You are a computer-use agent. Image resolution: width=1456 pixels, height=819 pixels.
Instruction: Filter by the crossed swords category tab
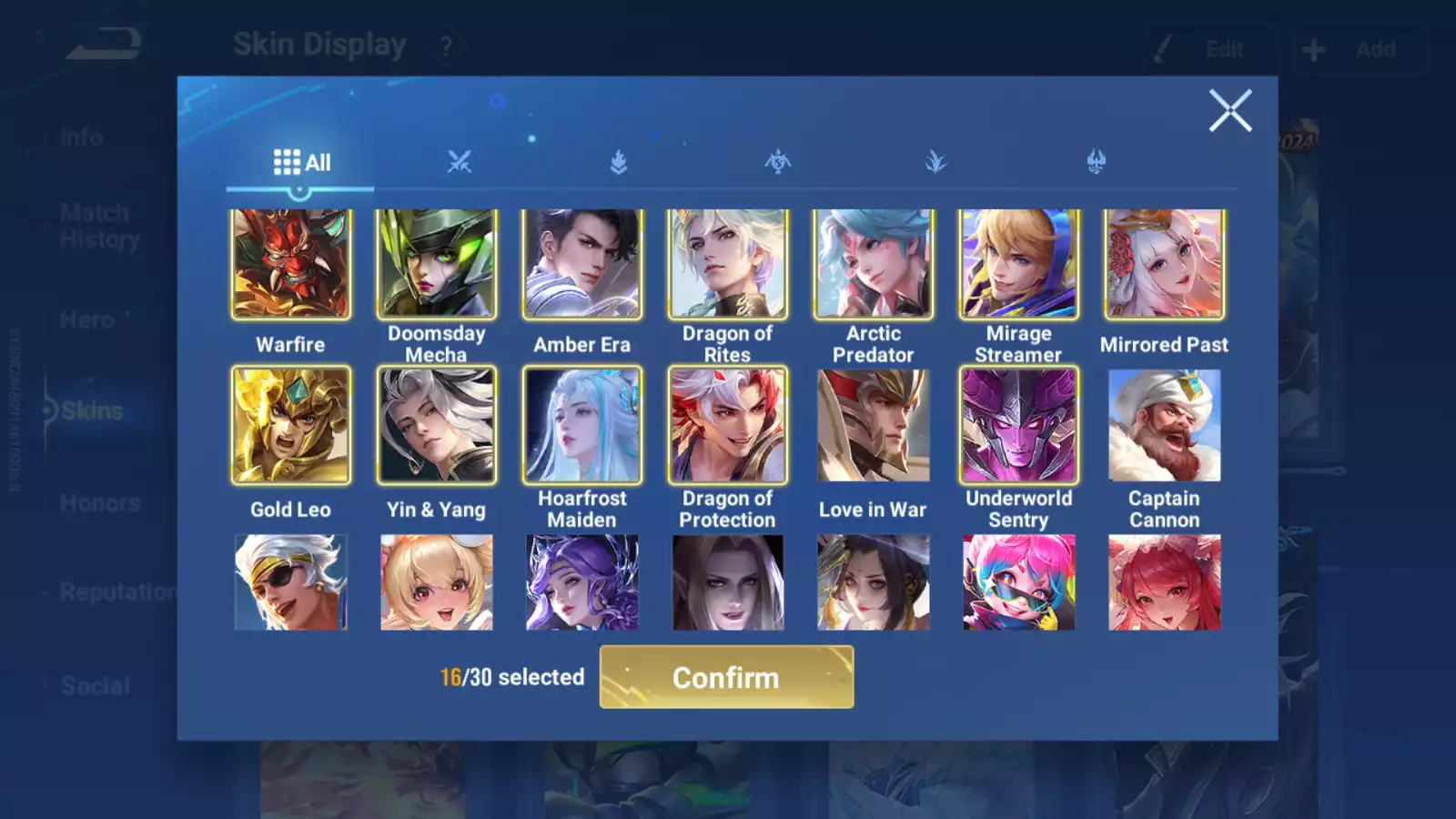pos(460,163)
